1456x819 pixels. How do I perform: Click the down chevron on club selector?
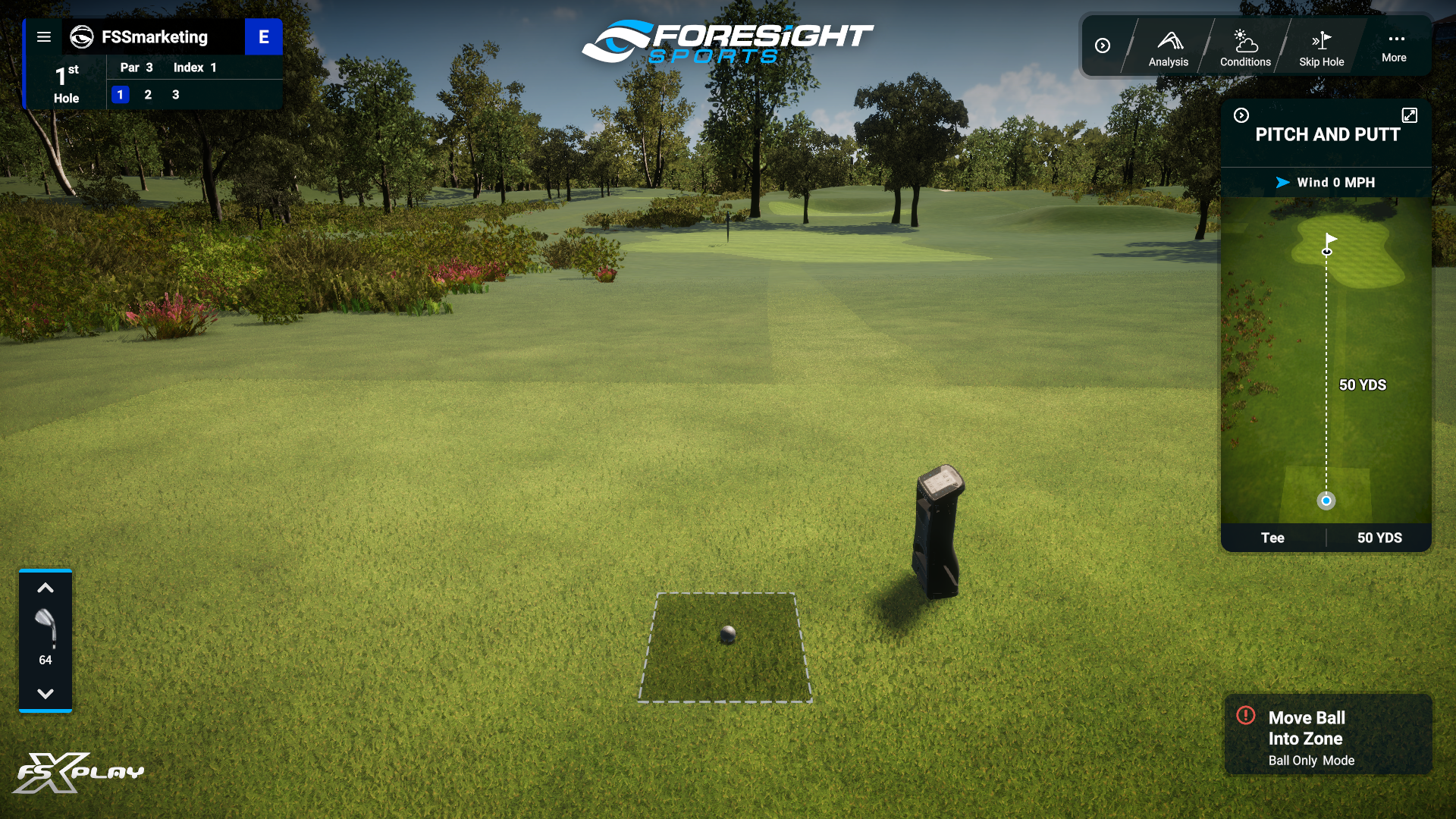(x=45, y=692)
